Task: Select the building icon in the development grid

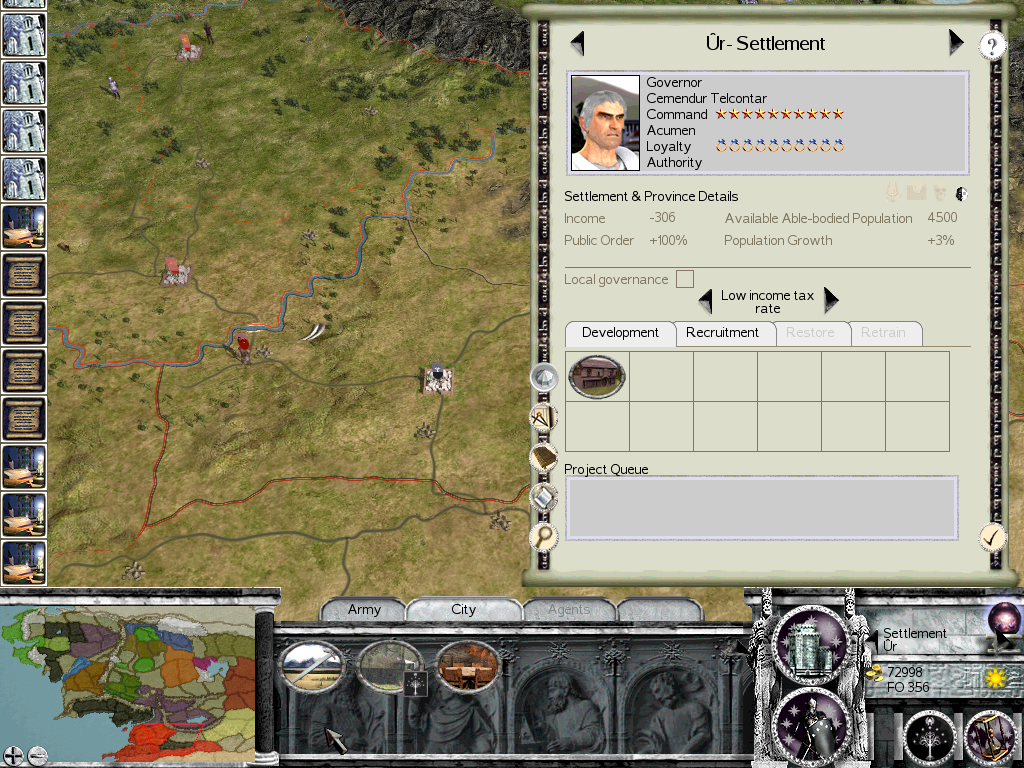Action: [597, 376]
